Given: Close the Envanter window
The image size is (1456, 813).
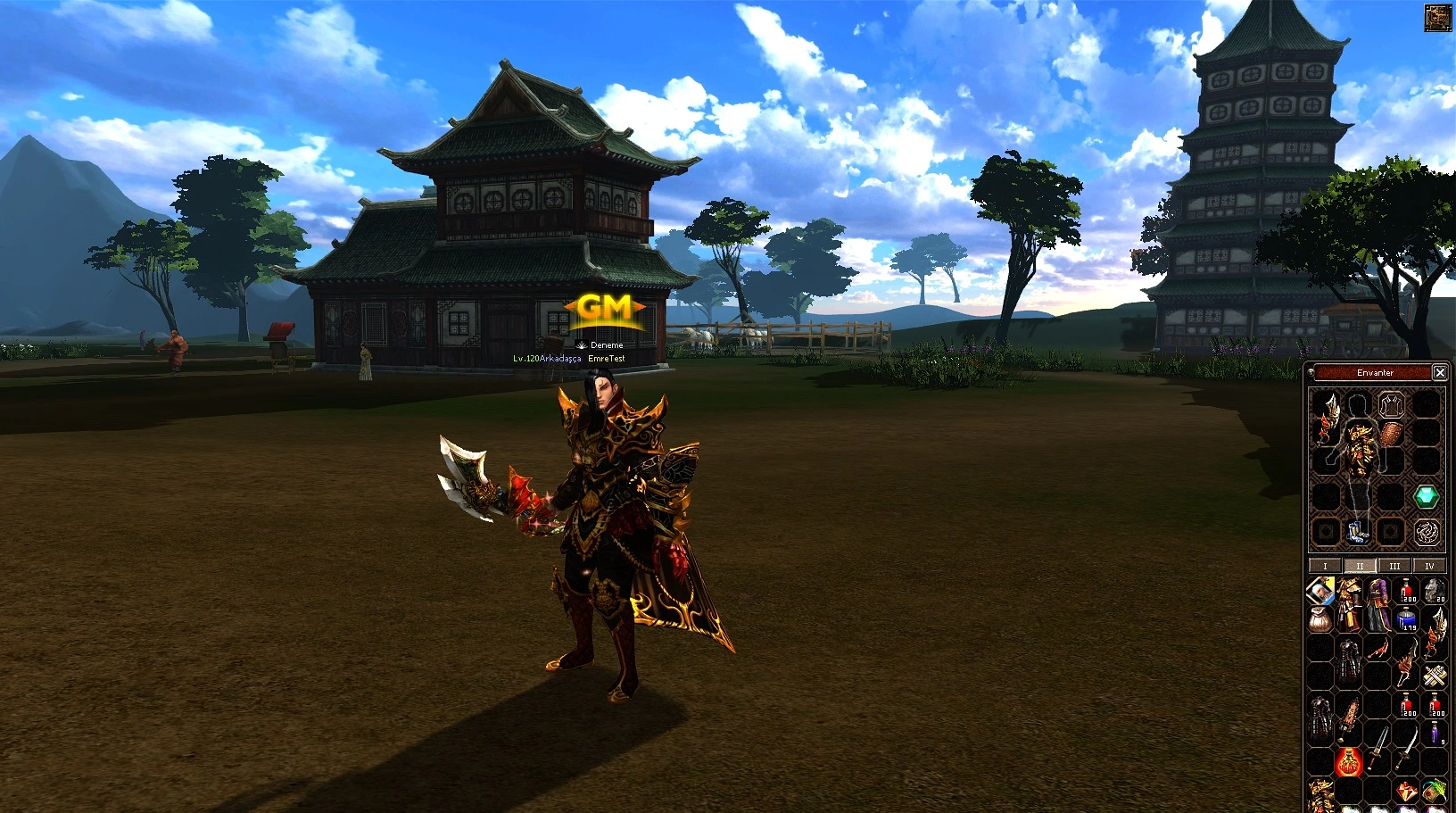Looking at the screenshot, I should (x=1439, y=372).
